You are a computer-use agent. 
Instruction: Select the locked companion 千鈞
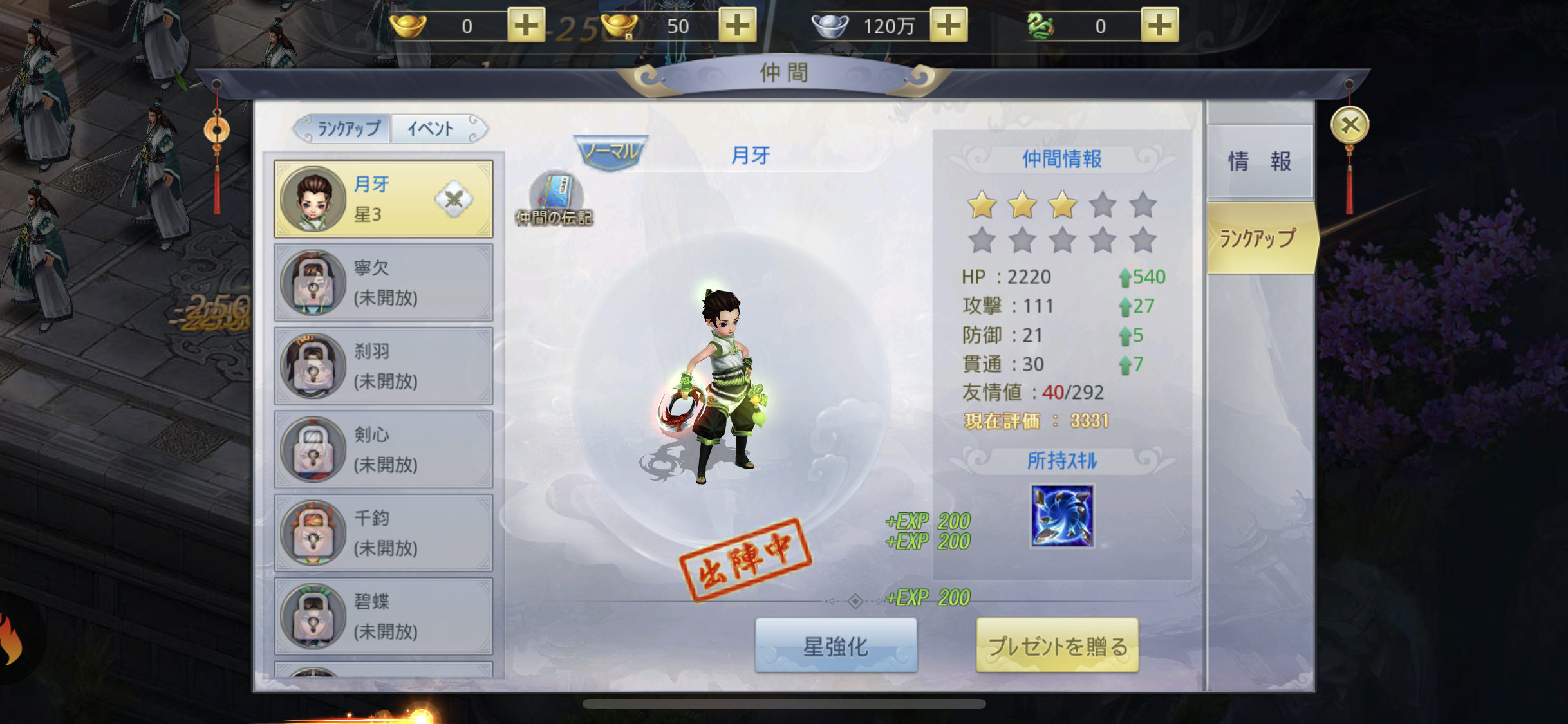[384, 534]
